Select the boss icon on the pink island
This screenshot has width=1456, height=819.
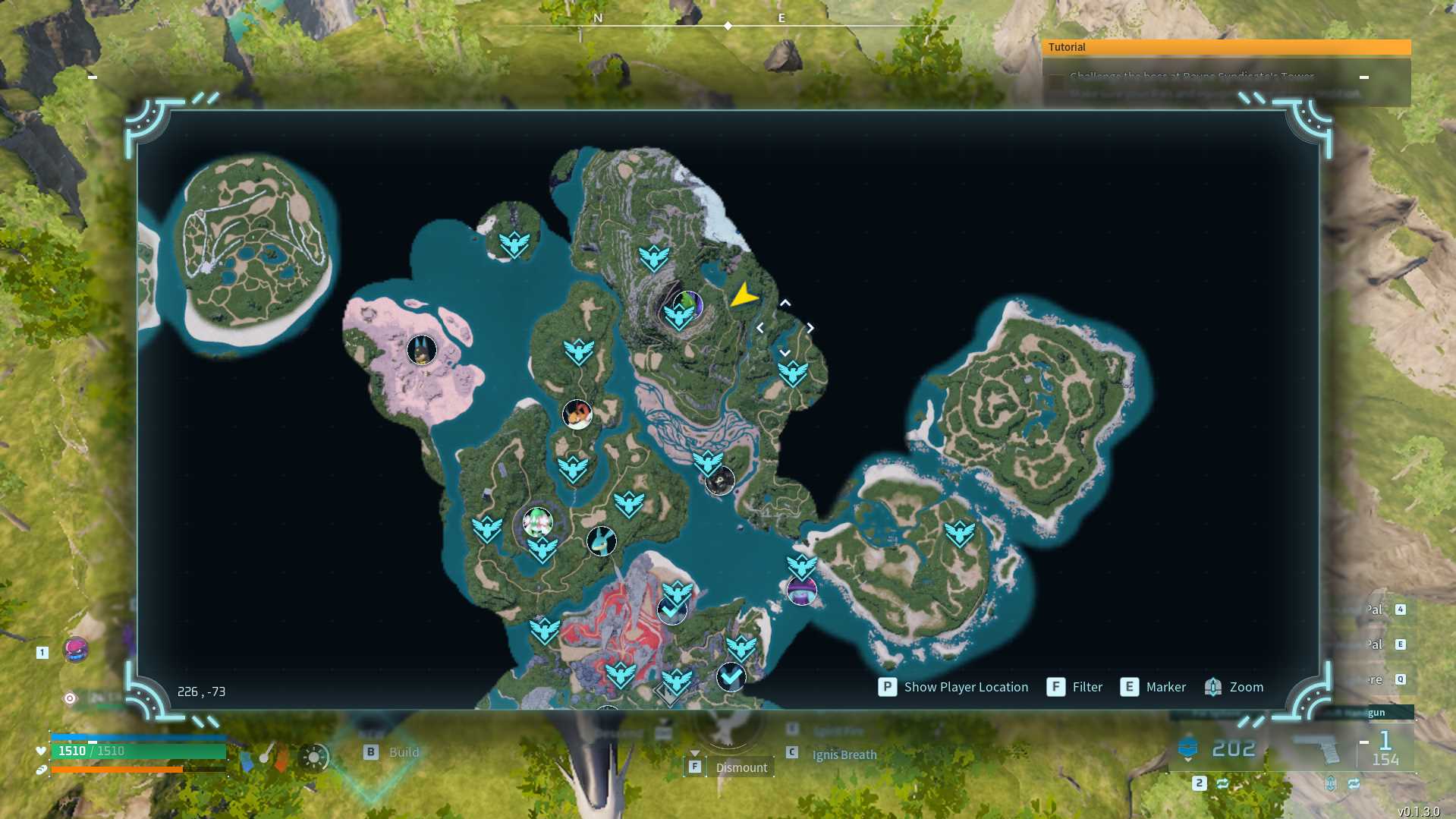(421, 350)
